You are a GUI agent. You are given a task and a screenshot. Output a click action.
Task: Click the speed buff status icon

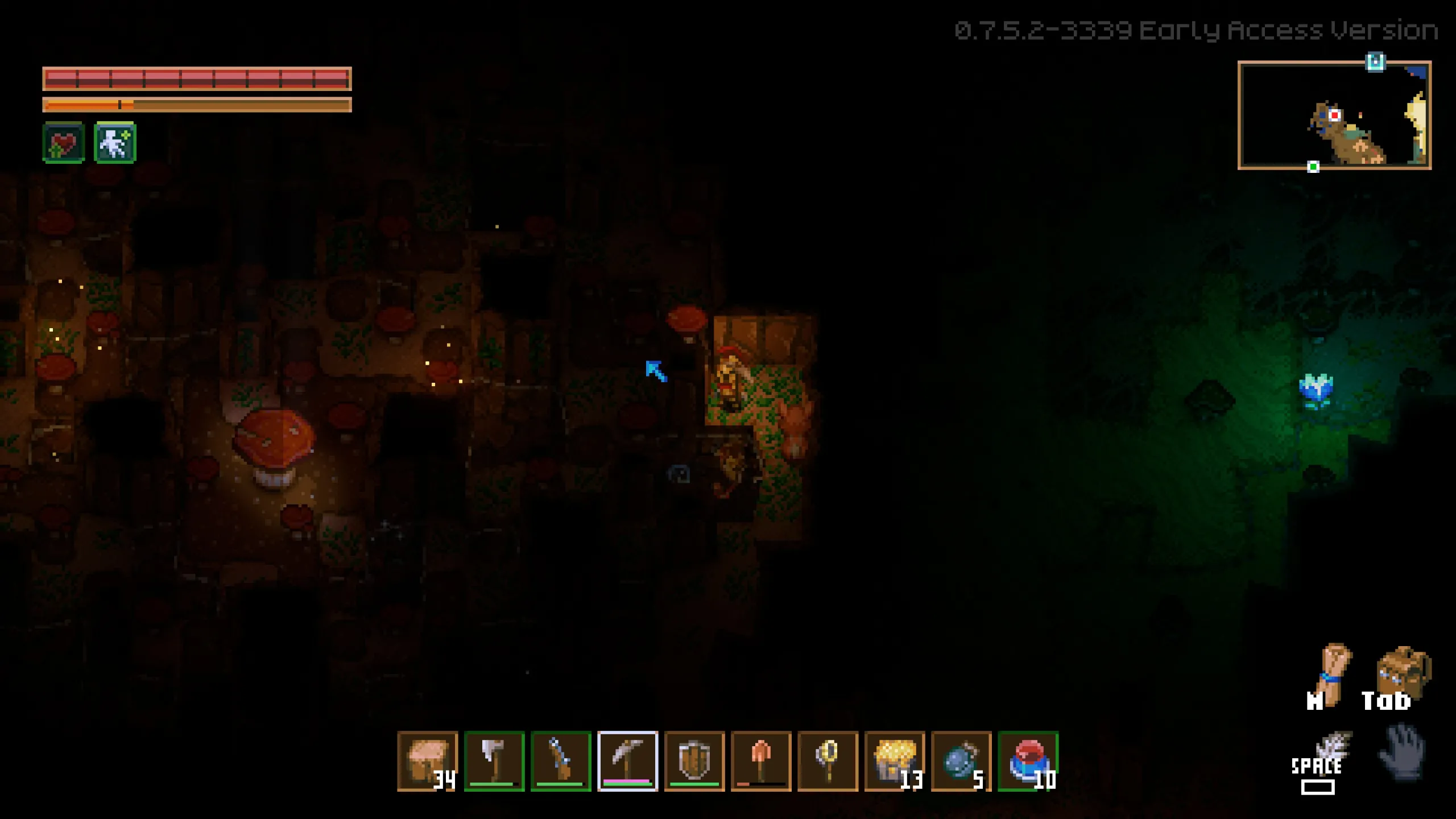(x=114, y=142)
